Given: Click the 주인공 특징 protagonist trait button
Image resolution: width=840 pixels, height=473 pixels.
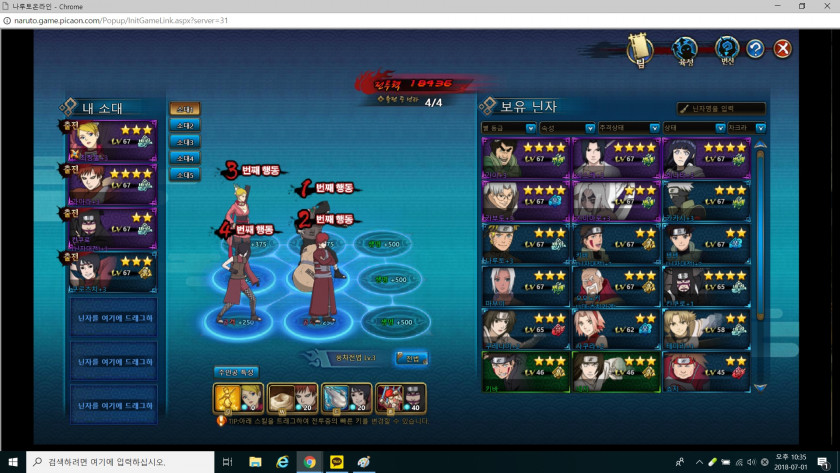Looking at the screenshot, I should click(236, 372).
